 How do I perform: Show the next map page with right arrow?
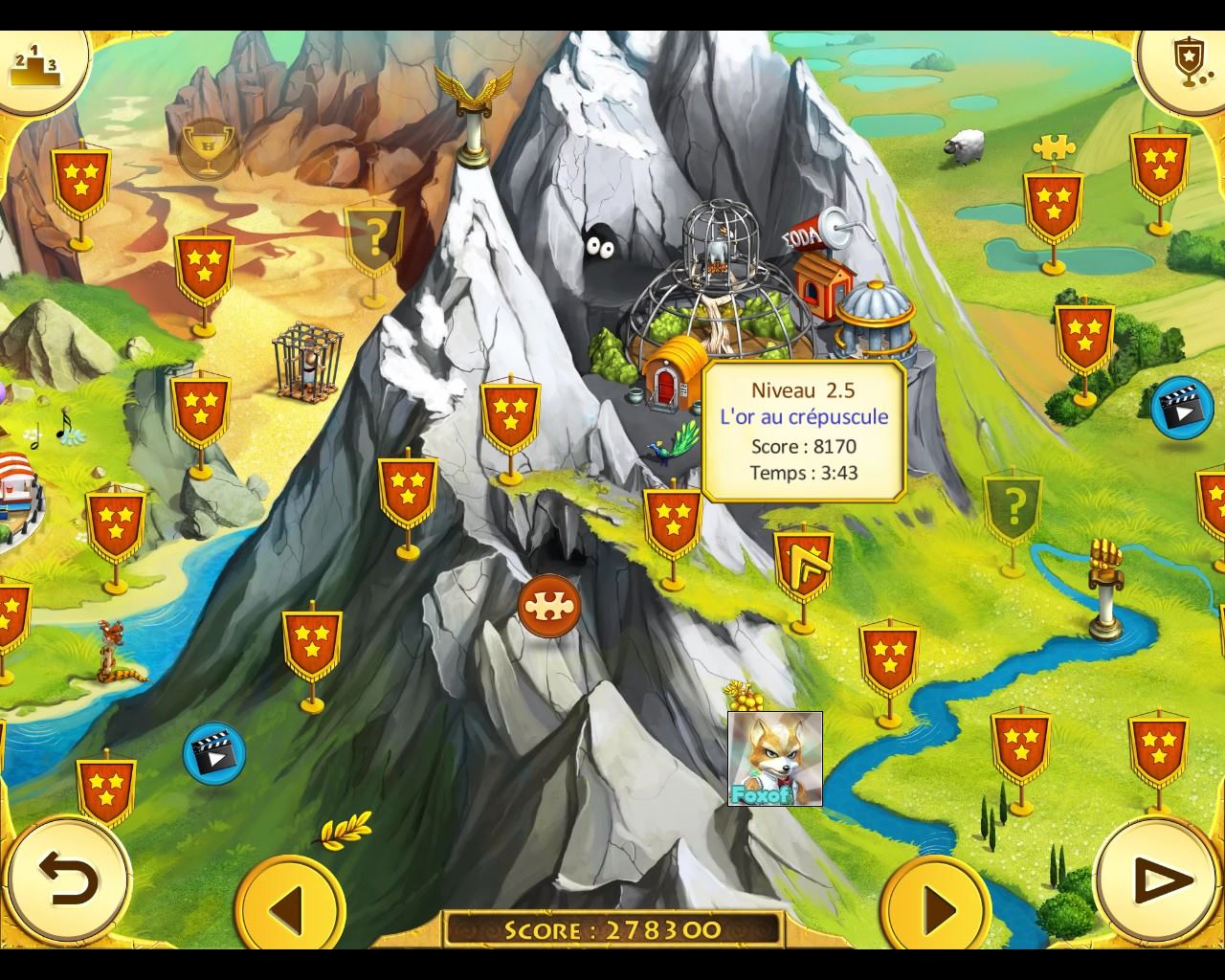pyautogui.click(x=936, y=905)
